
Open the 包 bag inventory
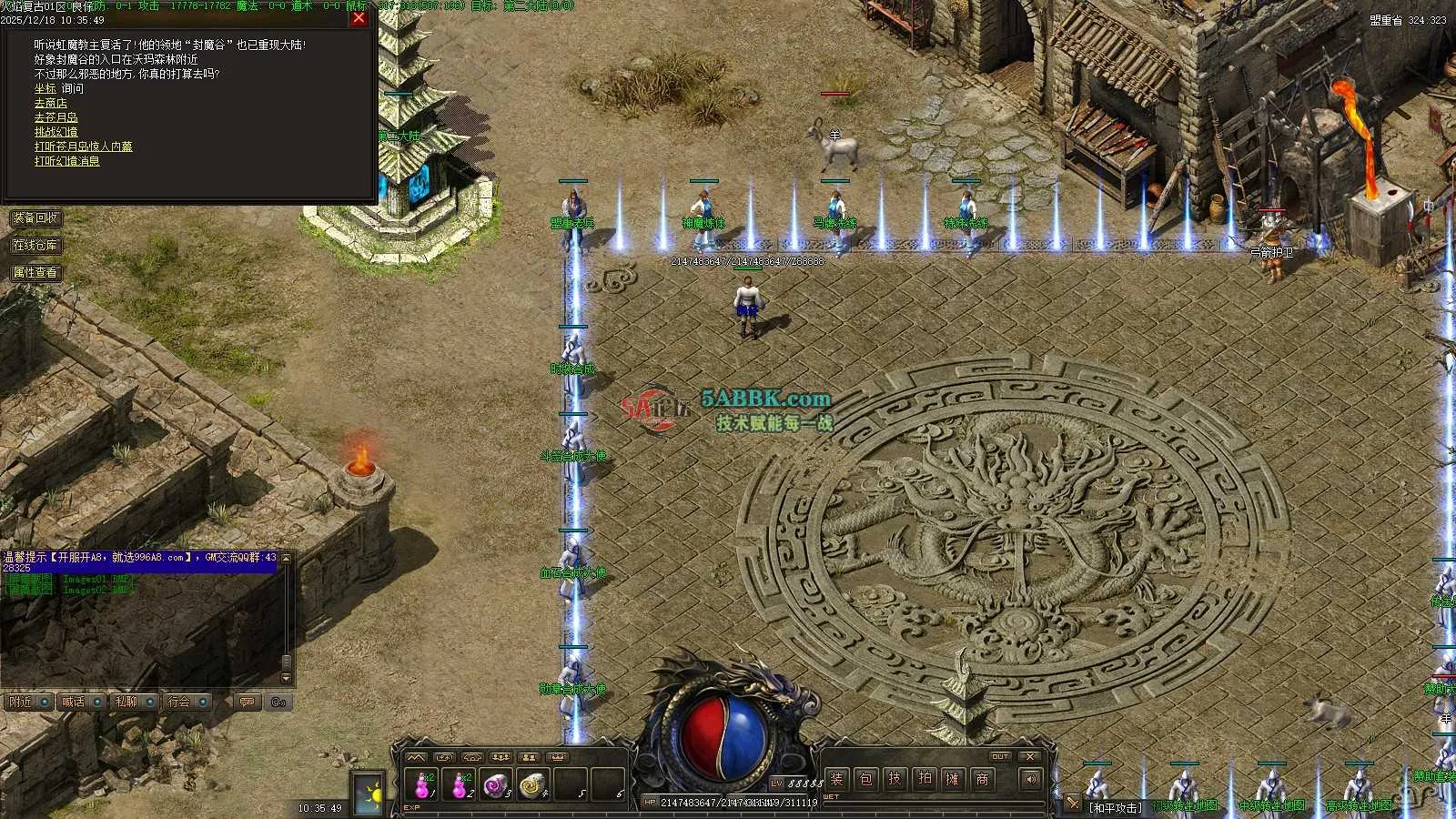click(x=866, y=779)
